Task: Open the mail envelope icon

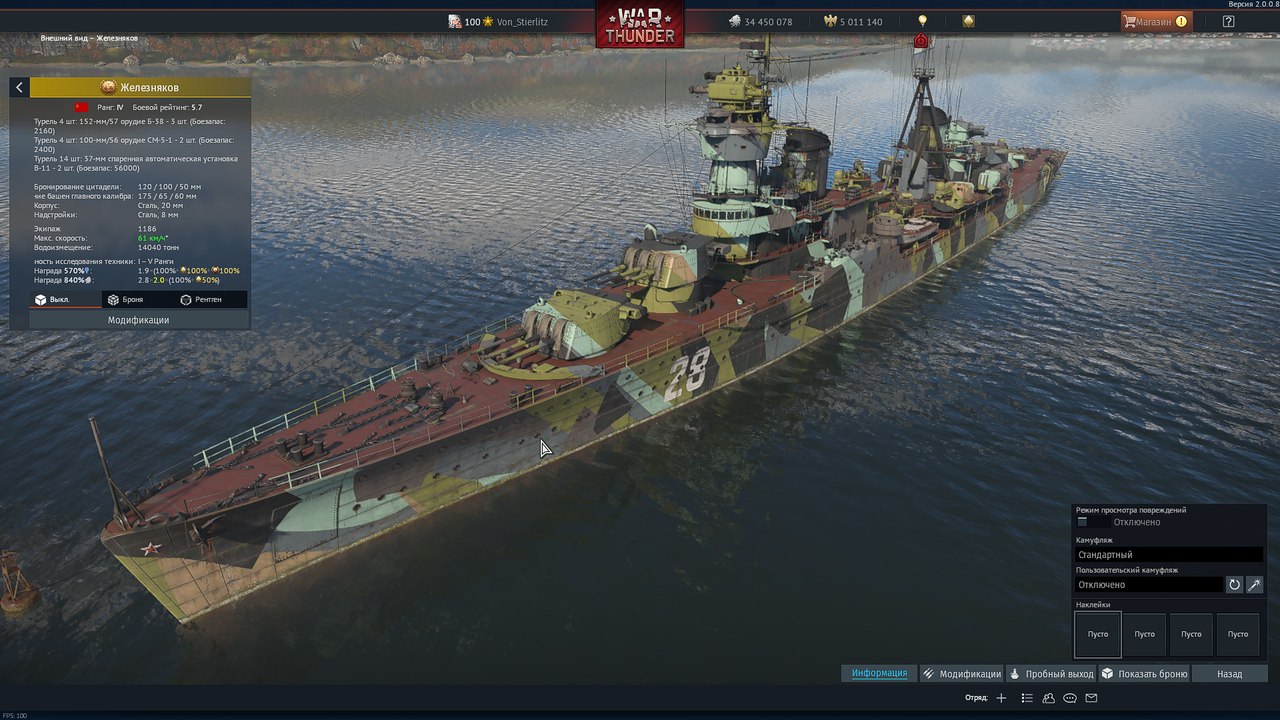Action: click(x=1091, y=698)
